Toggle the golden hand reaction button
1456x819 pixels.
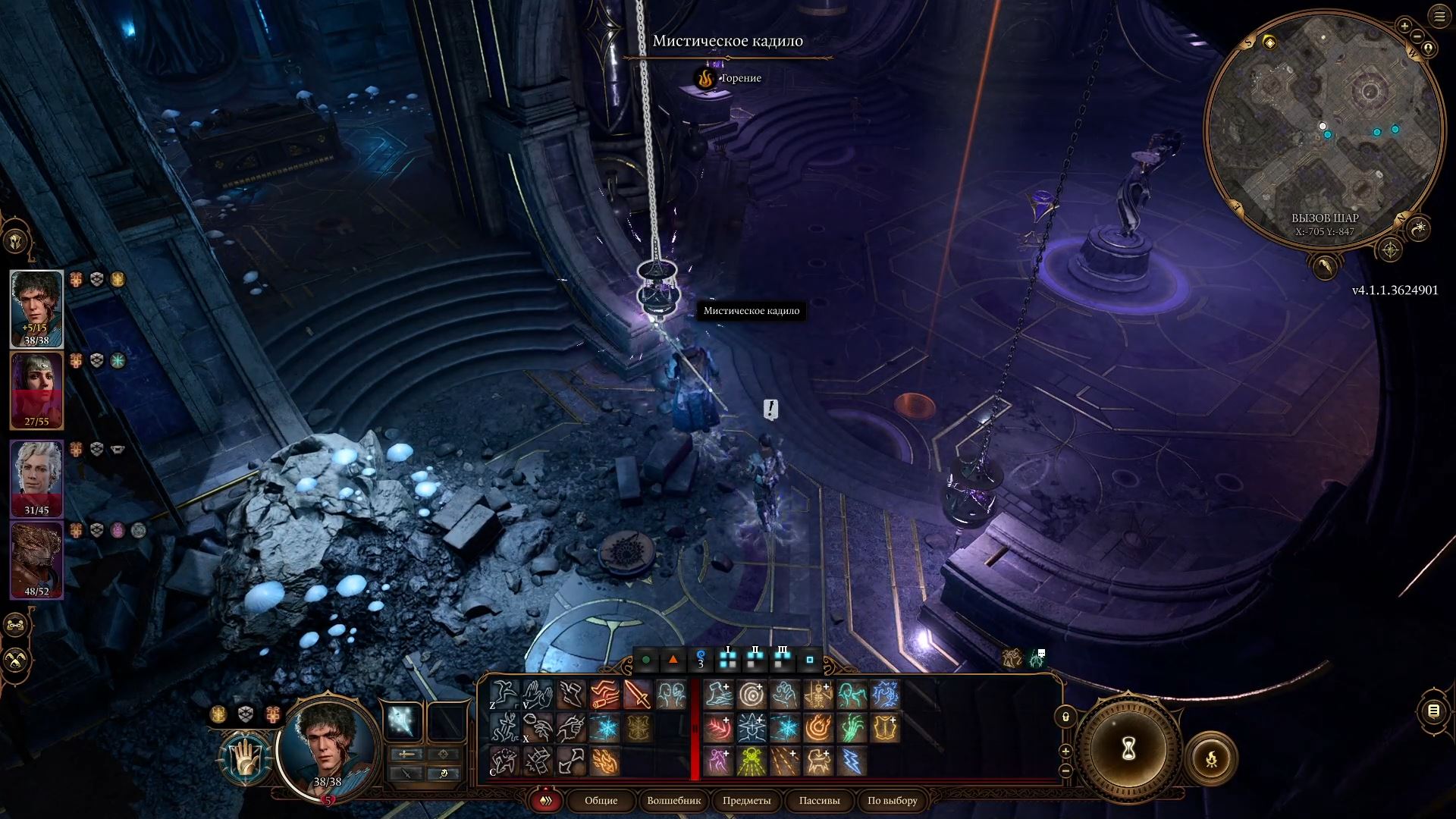pos(245,757)
